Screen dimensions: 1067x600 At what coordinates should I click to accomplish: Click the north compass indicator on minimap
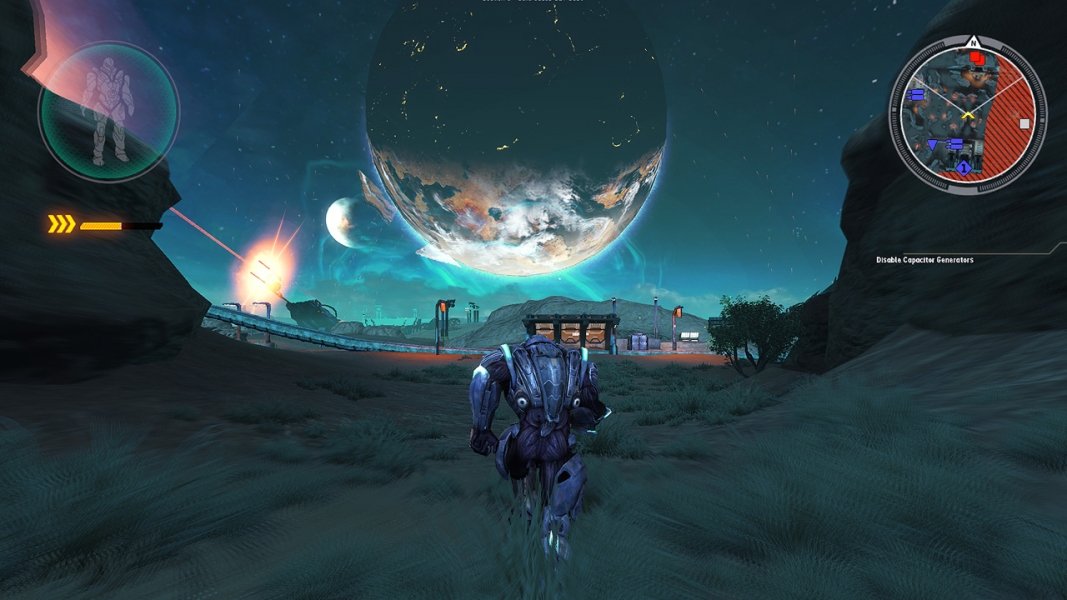[x=972, y=43]
